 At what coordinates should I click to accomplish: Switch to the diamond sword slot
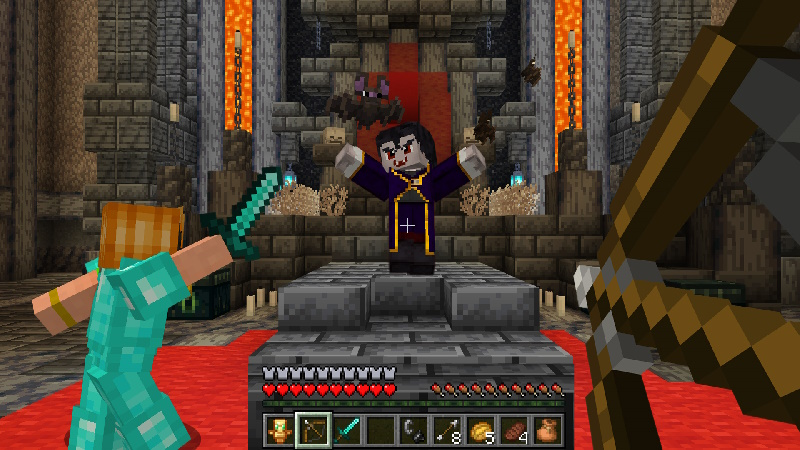[346, 430]
